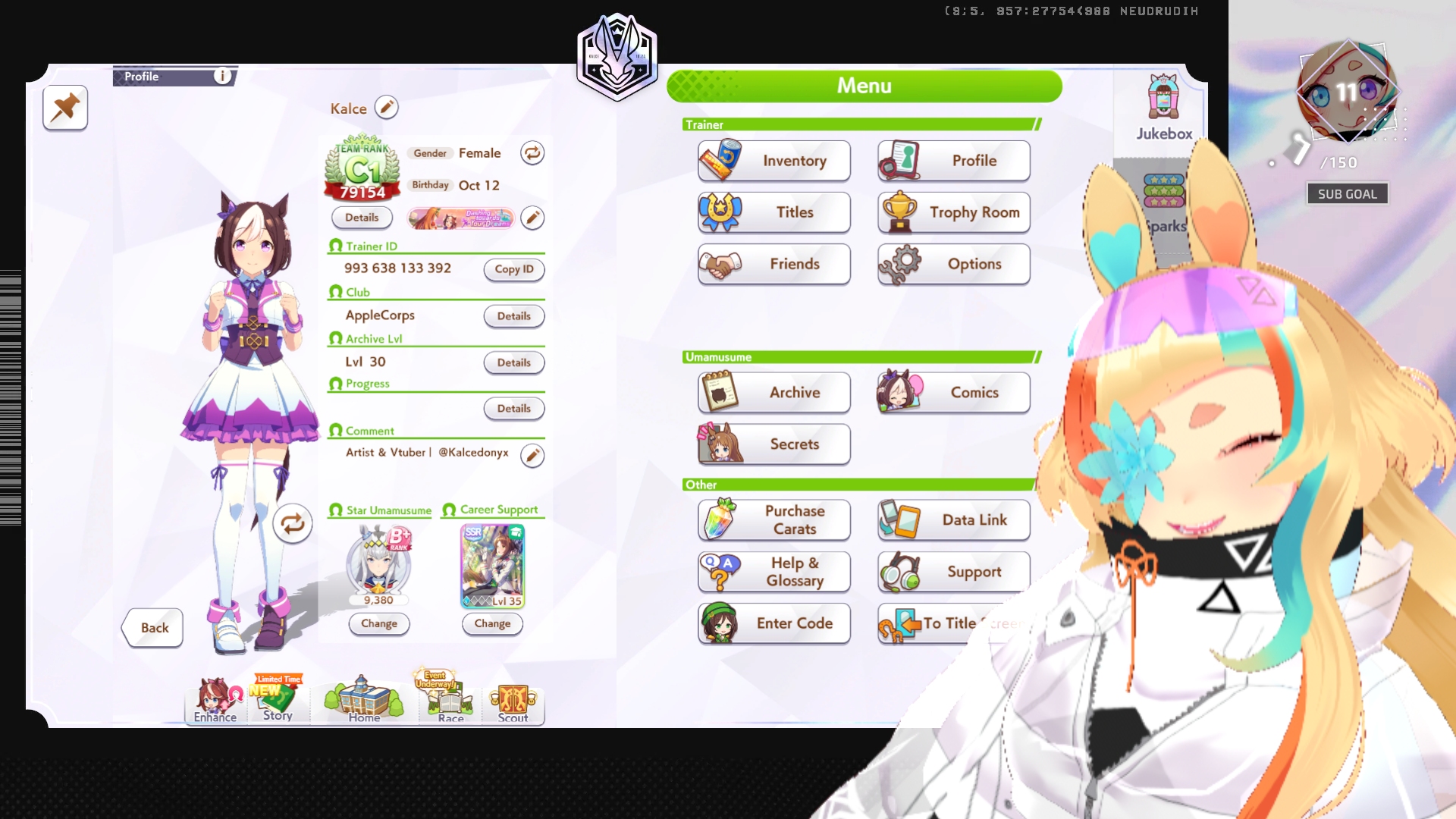The height and width of the screenshot is (819, 1456).
Task: Select Purchase Carats
Action: tap(773, 519)
